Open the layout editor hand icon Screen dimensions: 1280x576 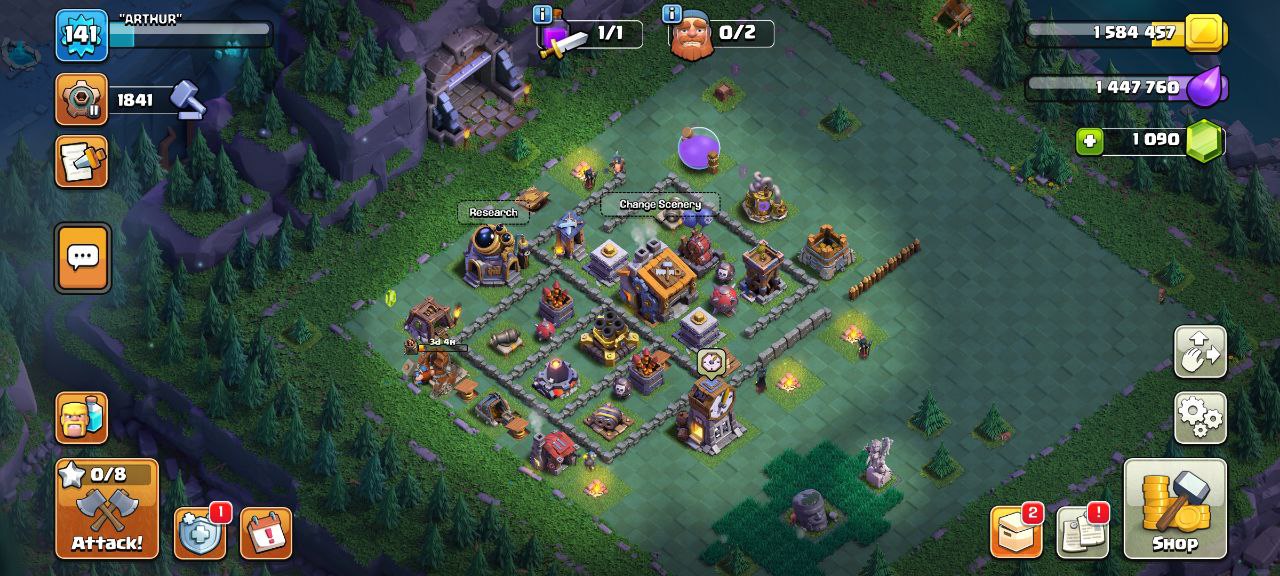[1200, 352]
